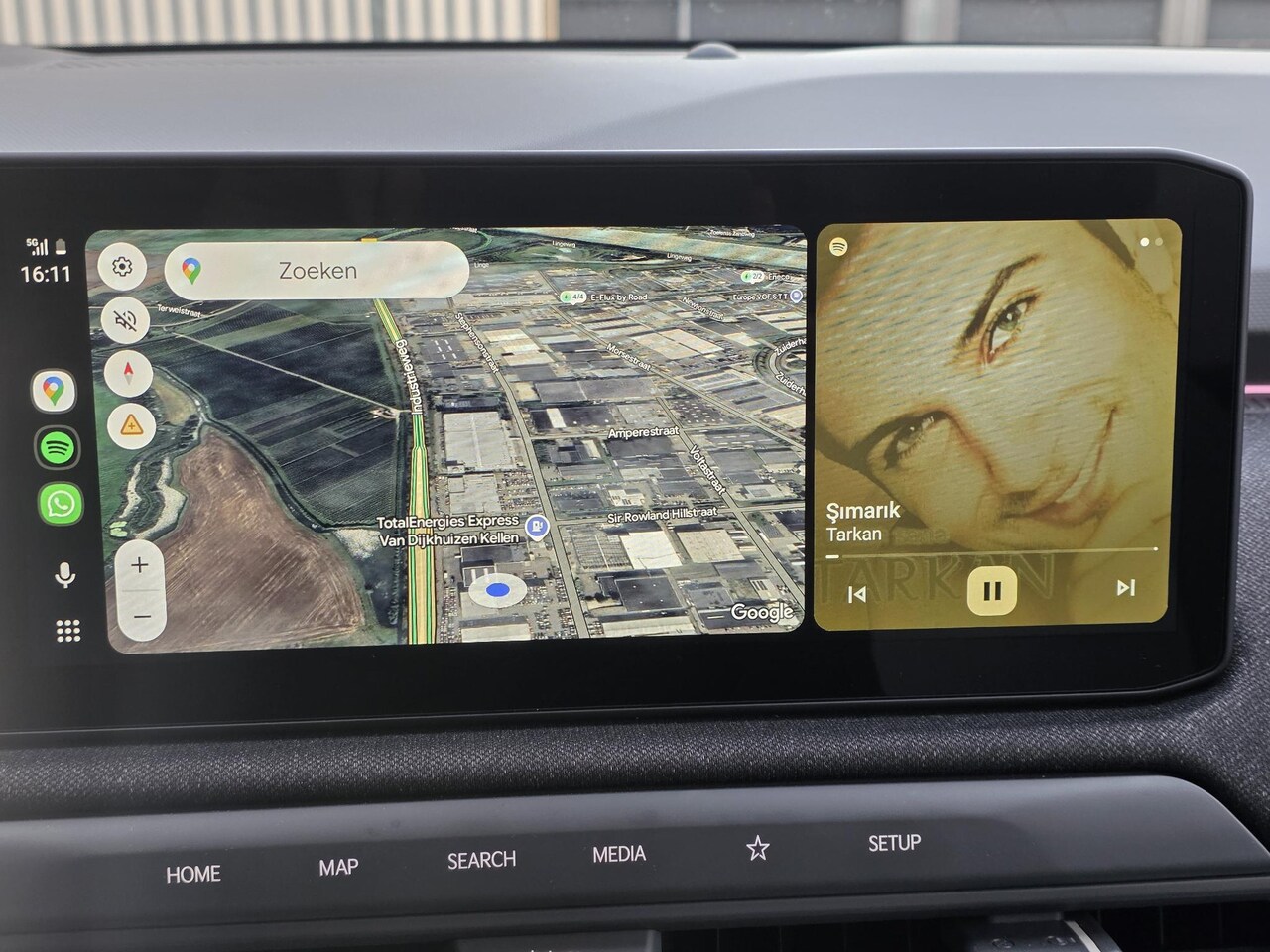
Task: Skip to the next track
Action: pos(1125,588)
